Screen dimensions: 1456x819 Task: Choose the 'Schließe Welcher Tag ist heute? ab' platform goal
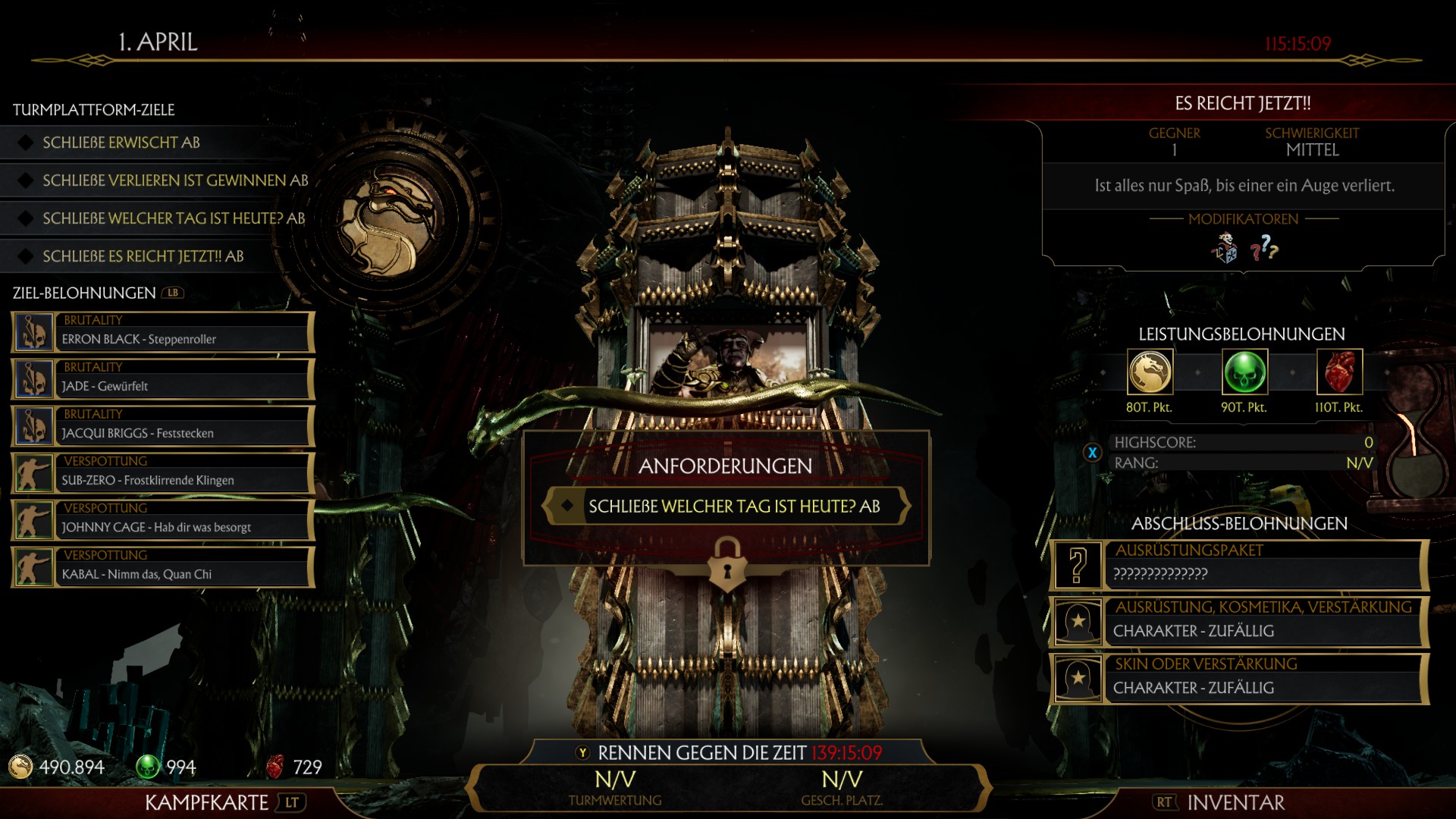174,218
